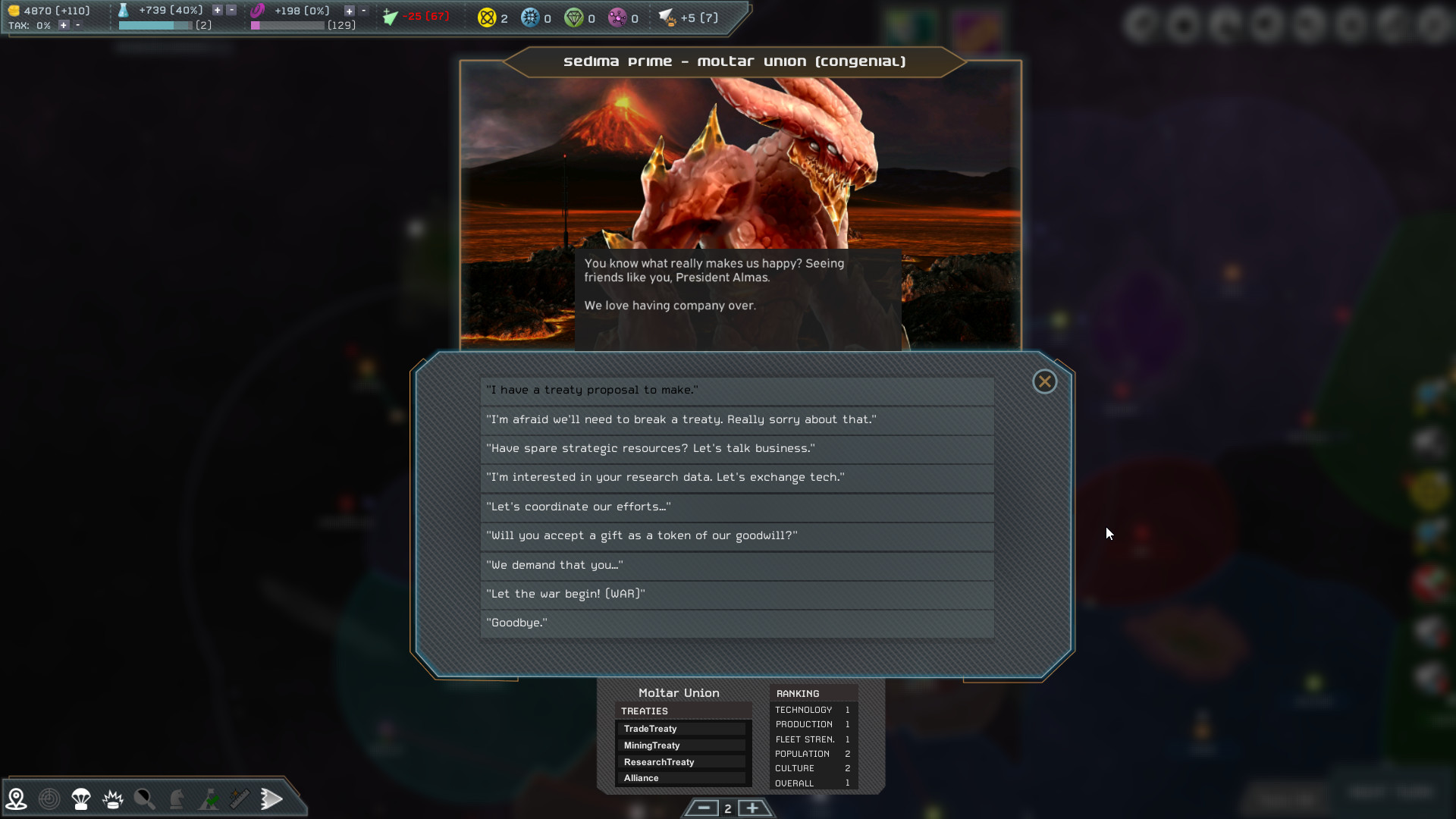This screenshot has height=819, width=1456.
Task: Choose the exchange tech dialogue option
Action: [x=736, y=478]
